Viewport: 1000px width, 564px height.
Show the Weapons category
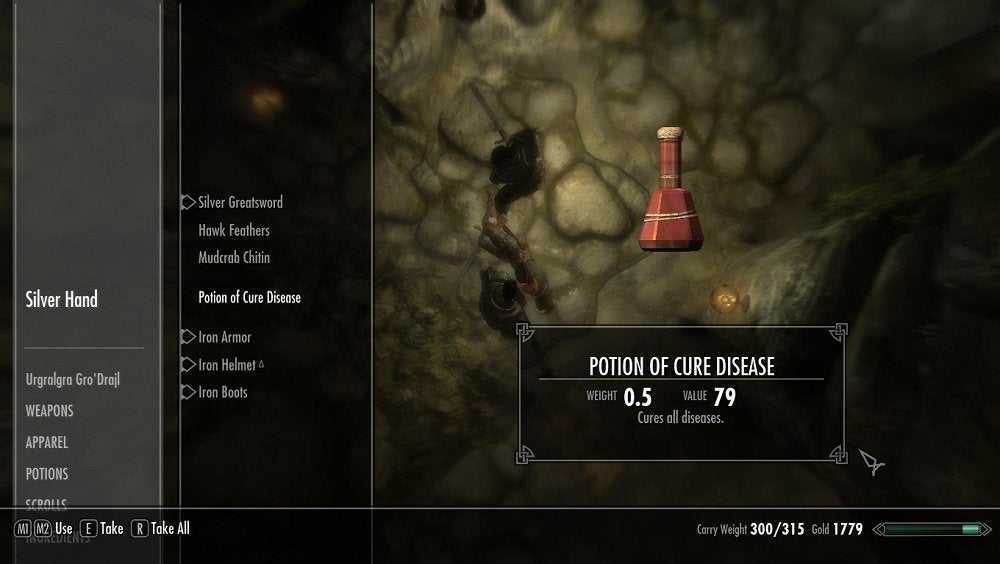[x=50, y=411]
